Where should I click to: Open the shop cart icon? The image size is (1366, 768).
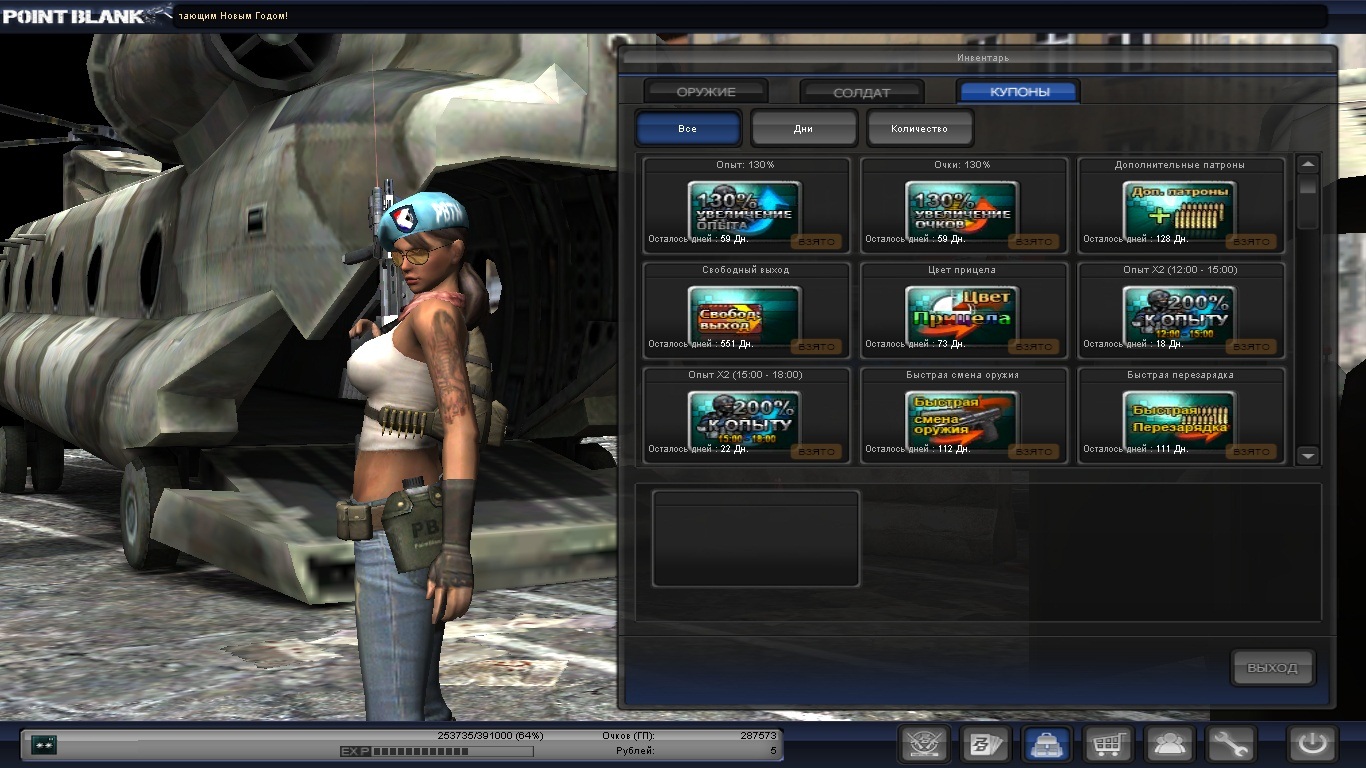click(x=1108, y=745)
